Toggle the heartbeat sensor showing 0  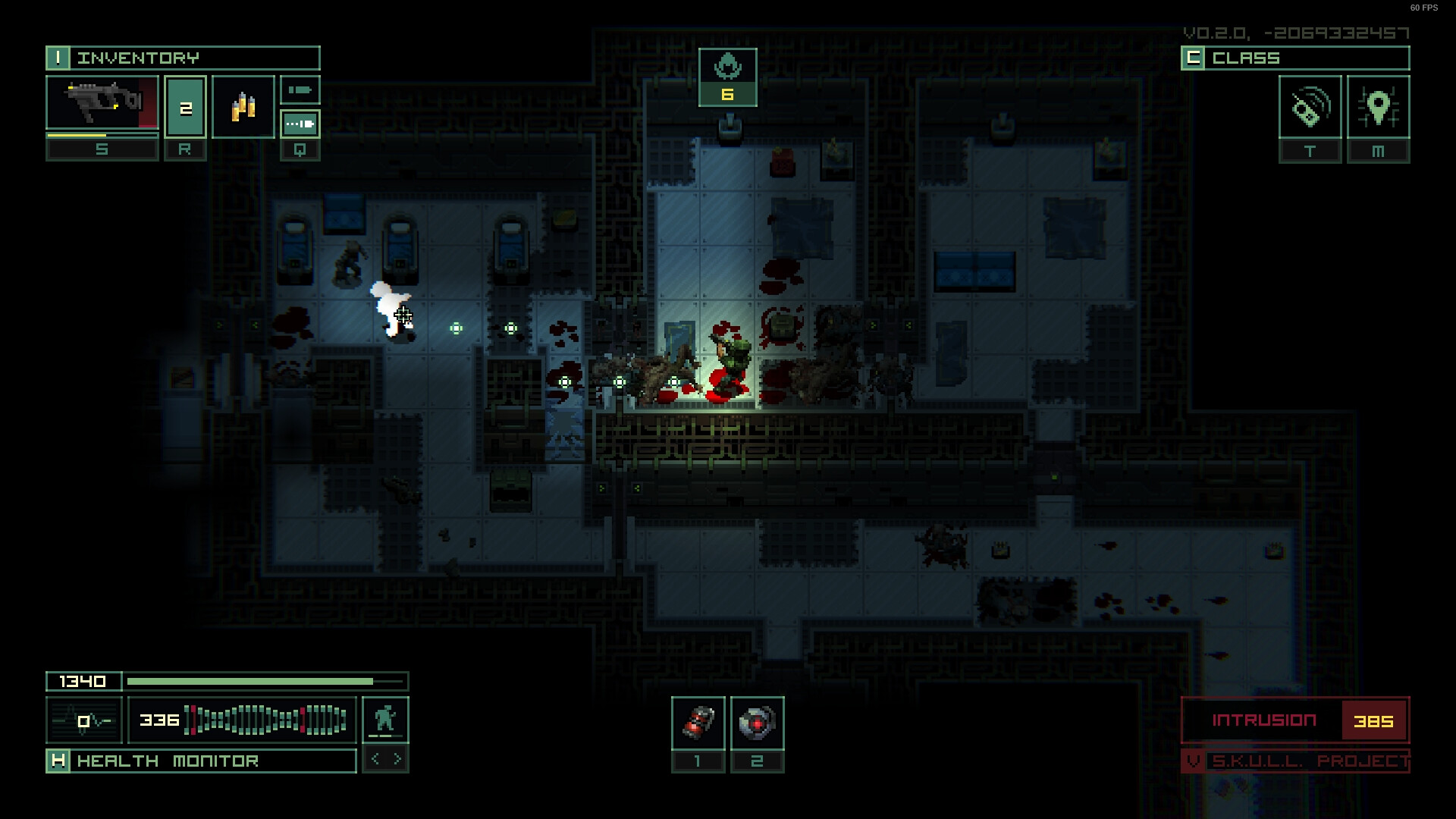pyautogui.click(x=83, y=720)
